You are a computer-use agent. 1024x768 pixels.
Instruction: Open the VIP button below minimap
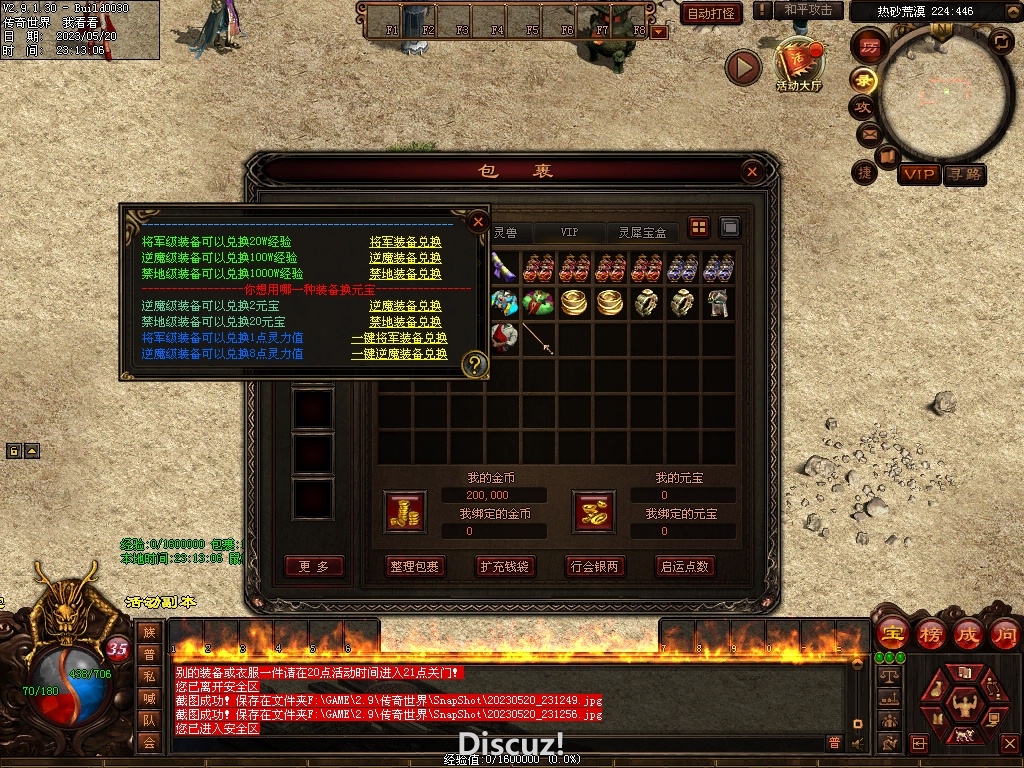(x=919, y=174)
